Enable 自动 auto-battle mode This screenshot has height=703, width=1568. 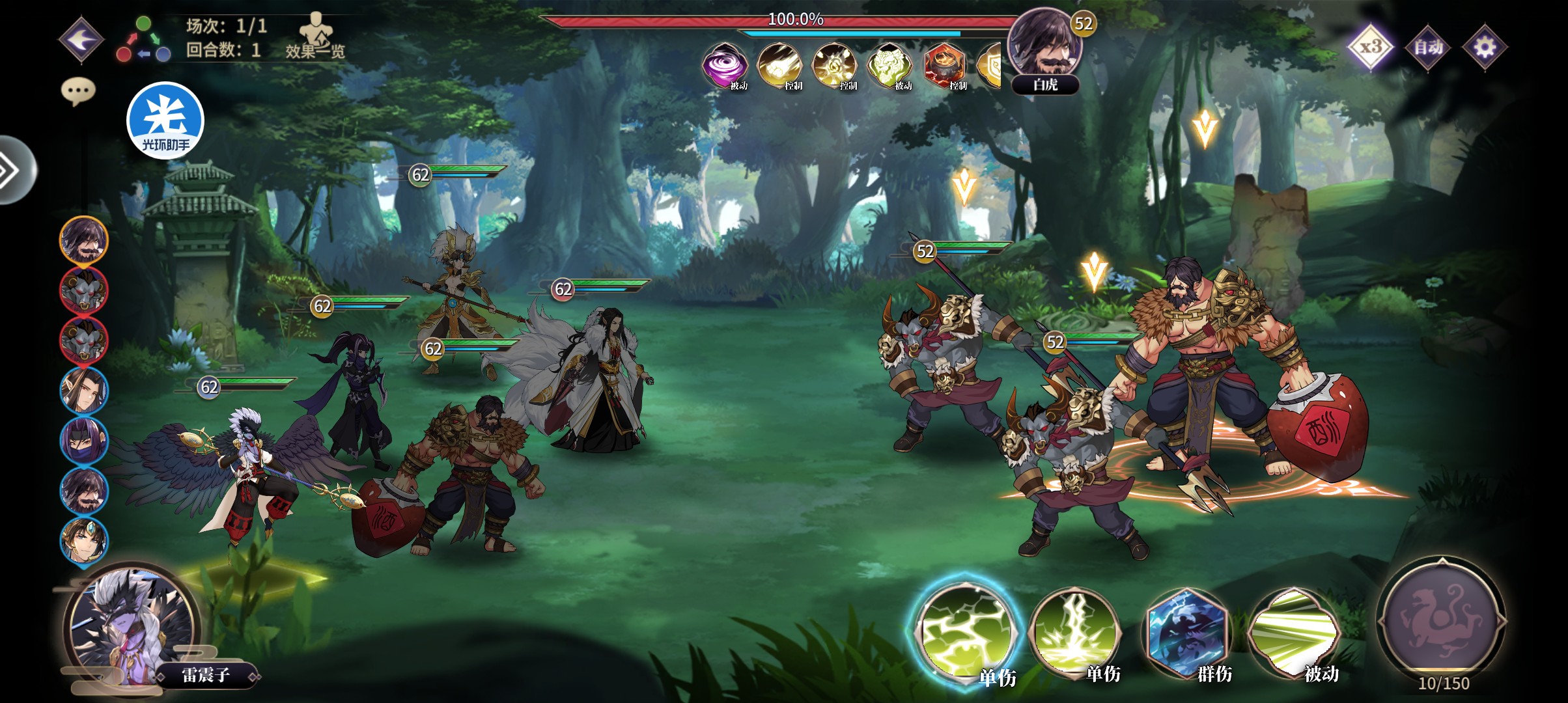pos(1428,46)
